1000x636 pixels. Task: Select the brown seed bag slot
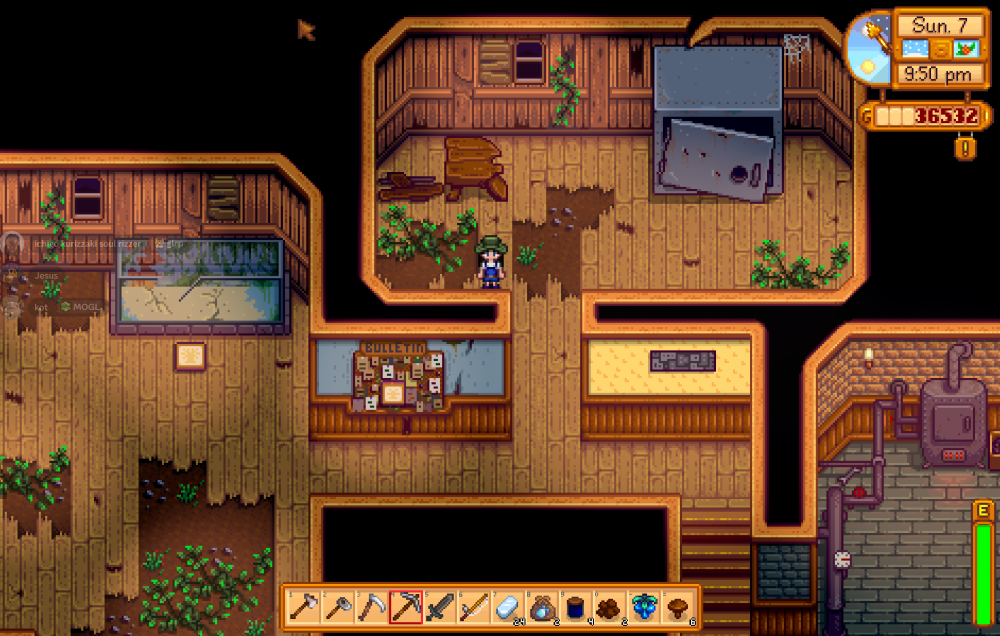click(541, 607)
